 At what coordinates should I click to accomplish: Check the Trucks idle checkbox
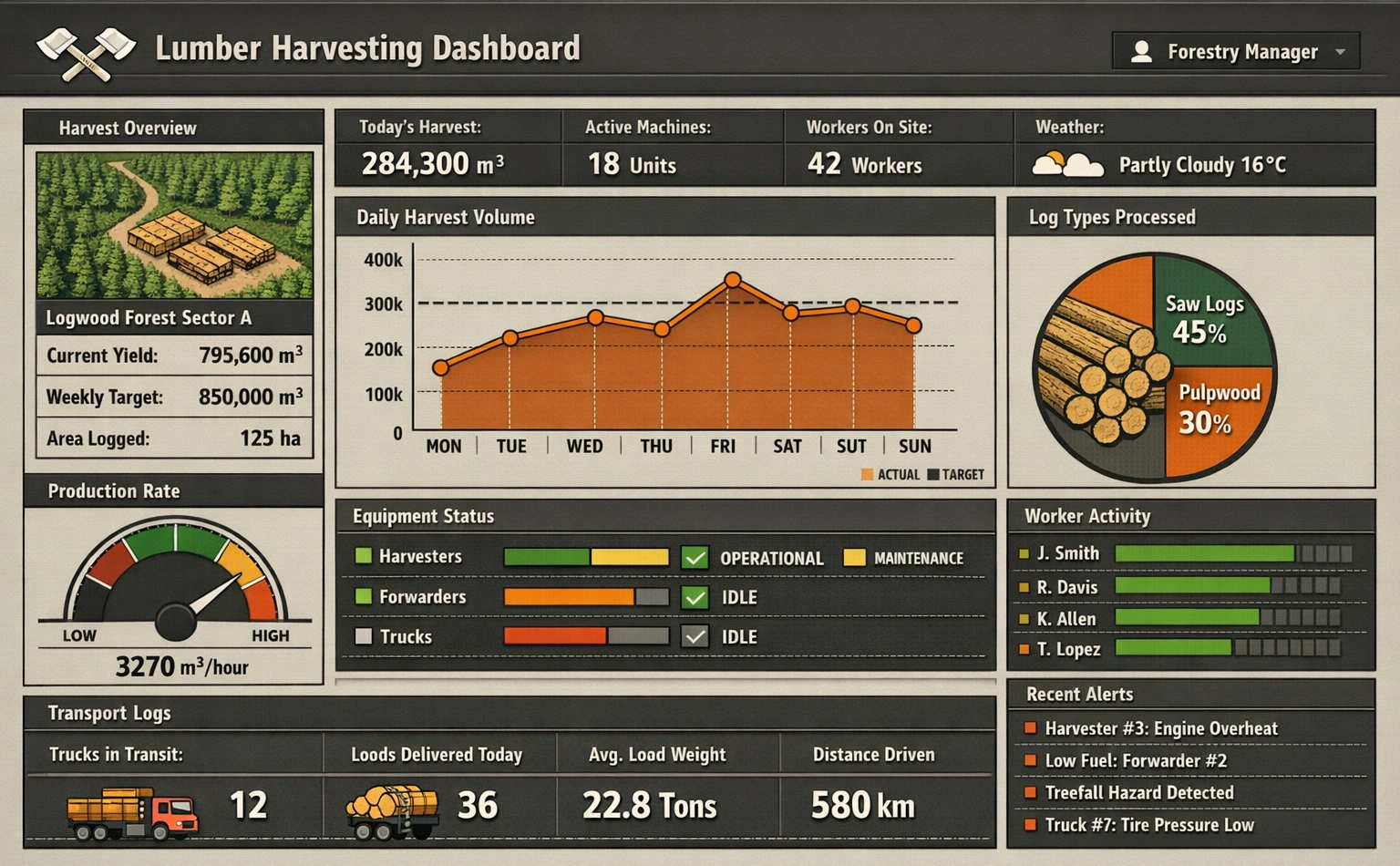coord(695,636)
